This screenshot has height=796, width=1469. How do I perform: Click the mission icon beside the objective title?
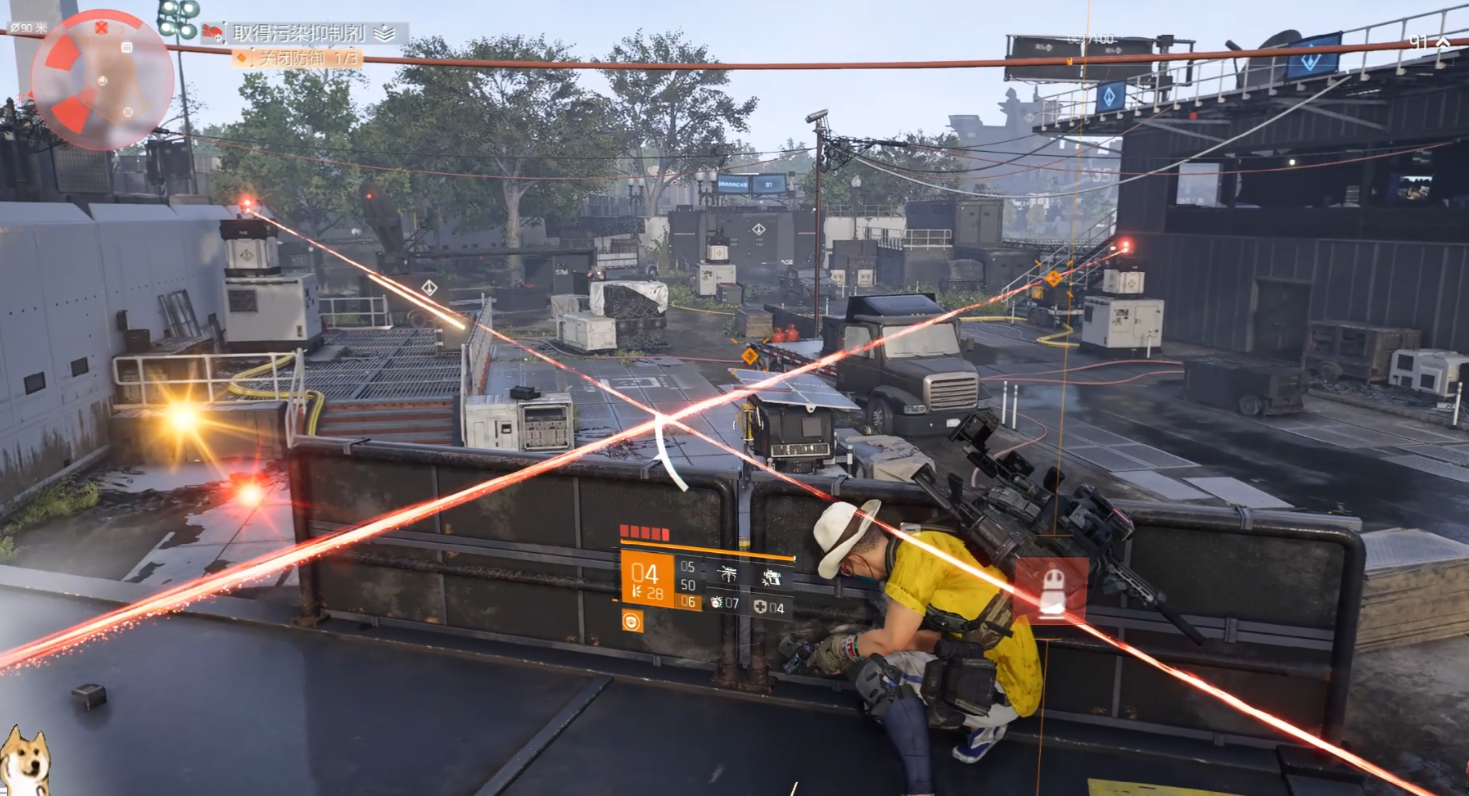(213, 33)
